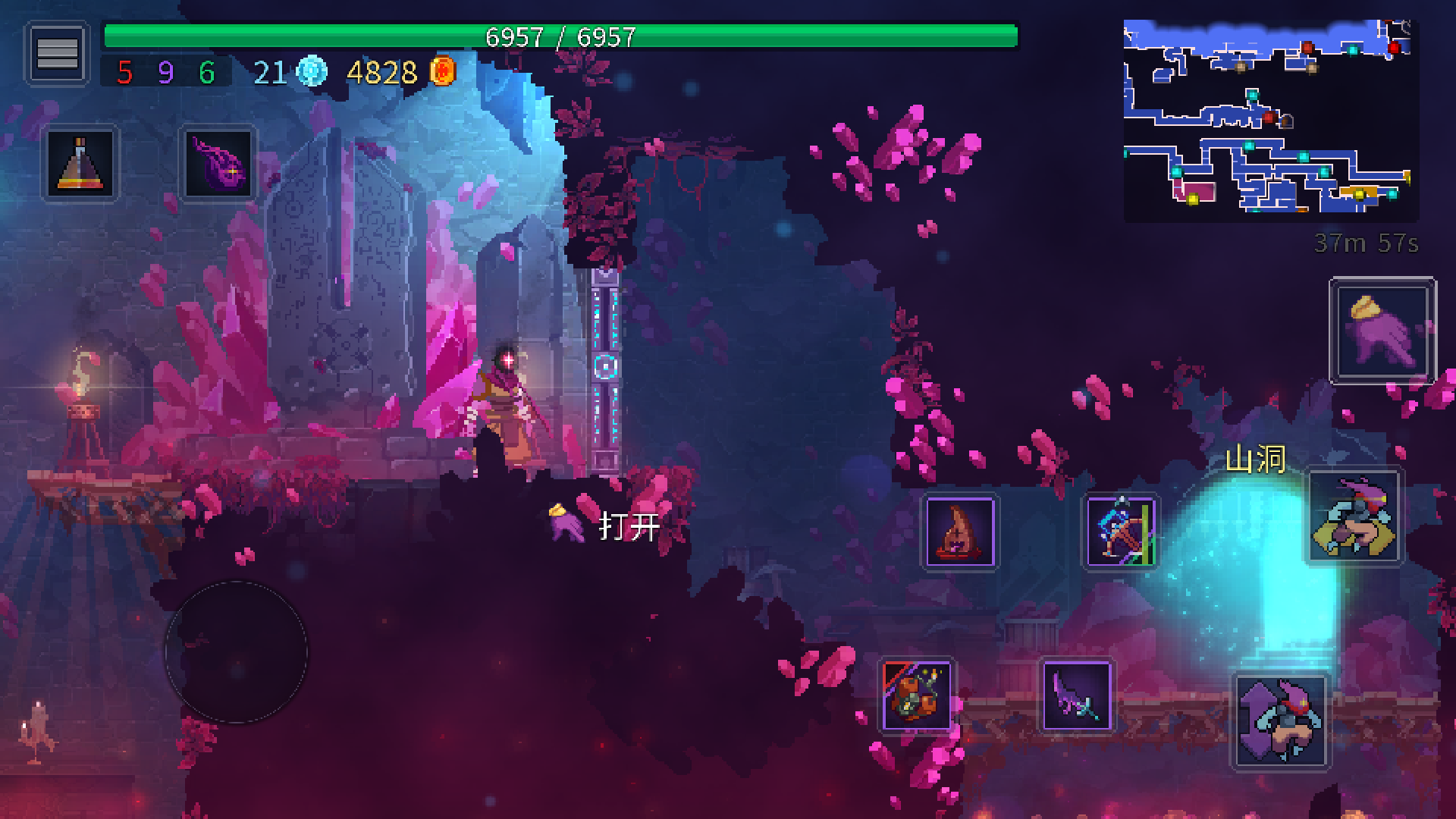
Task: Open the hamburger pause menu
Action: pyautogui.click(x=57, y=53)
